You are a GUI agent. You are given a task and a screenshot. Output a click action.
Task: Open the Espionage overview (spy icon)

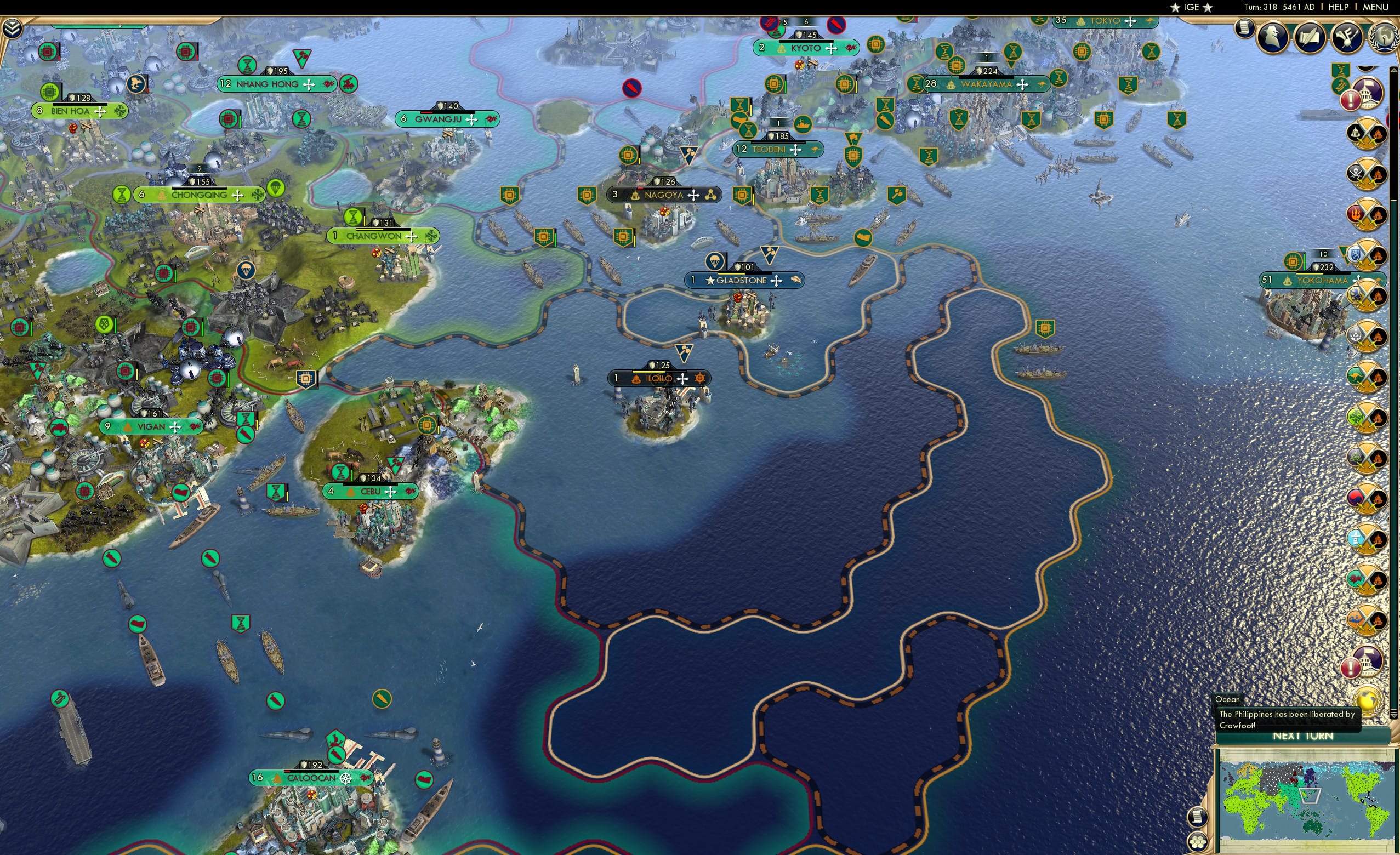(x=1273, y=37)
